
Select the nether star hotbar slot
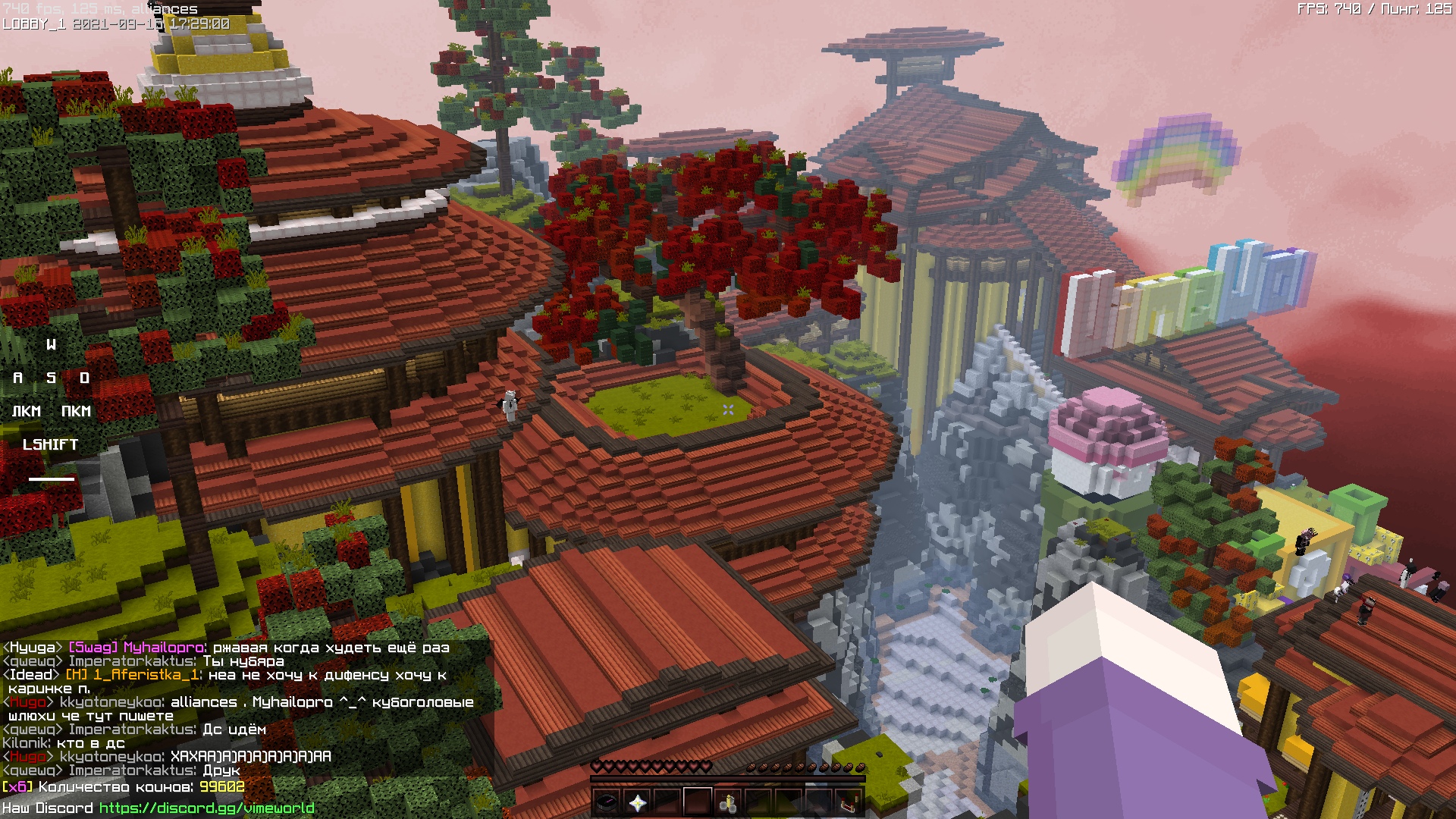tap(637, 802)
